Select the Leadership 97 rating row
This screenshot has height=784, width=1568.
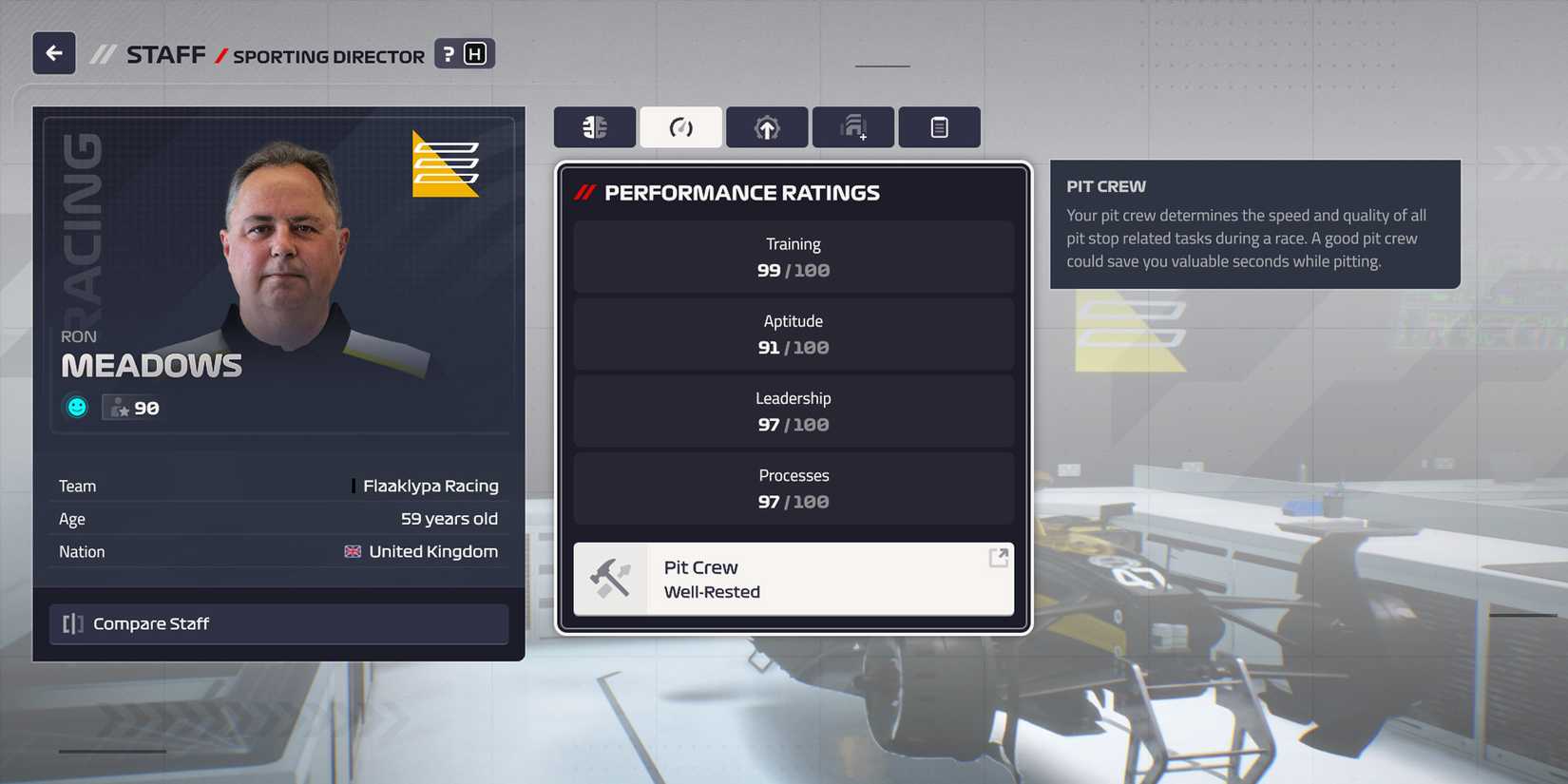tap(794, 411)
